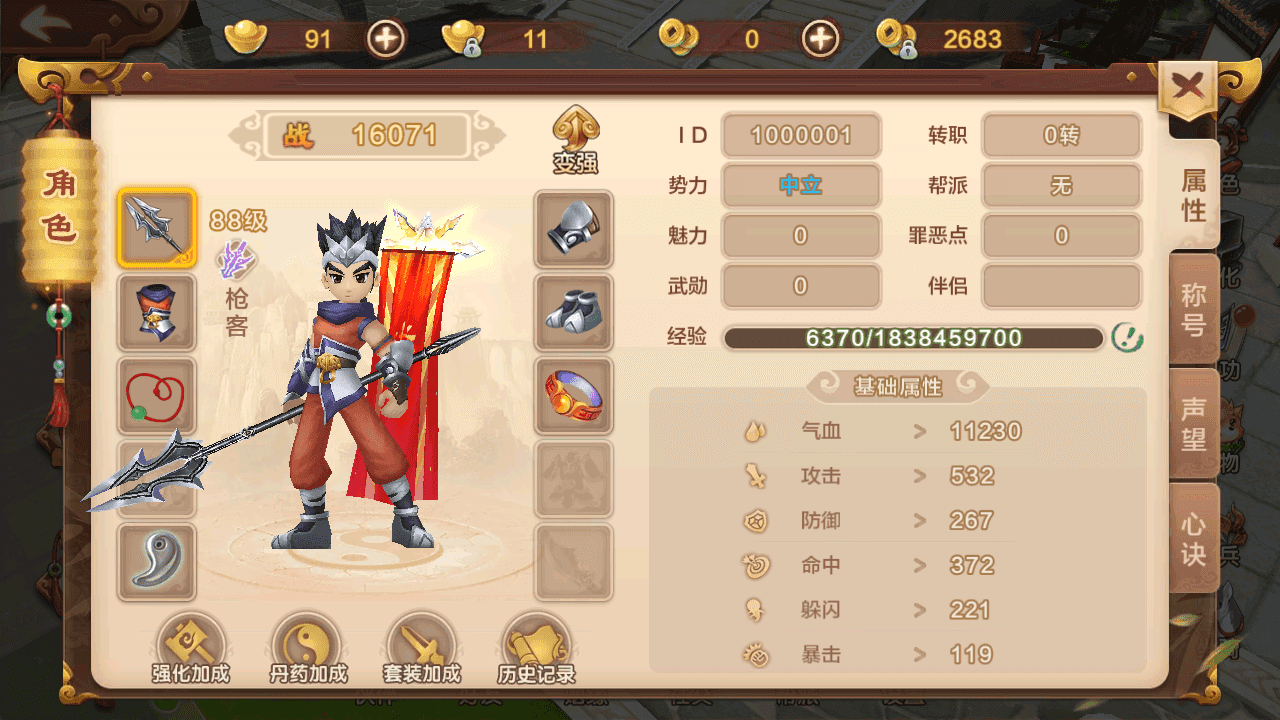This screenshot has height=720, width=1280.
Task: Open 强化加成 enhancement bonus
Action: pyautogui.click(x=190, y=648)
